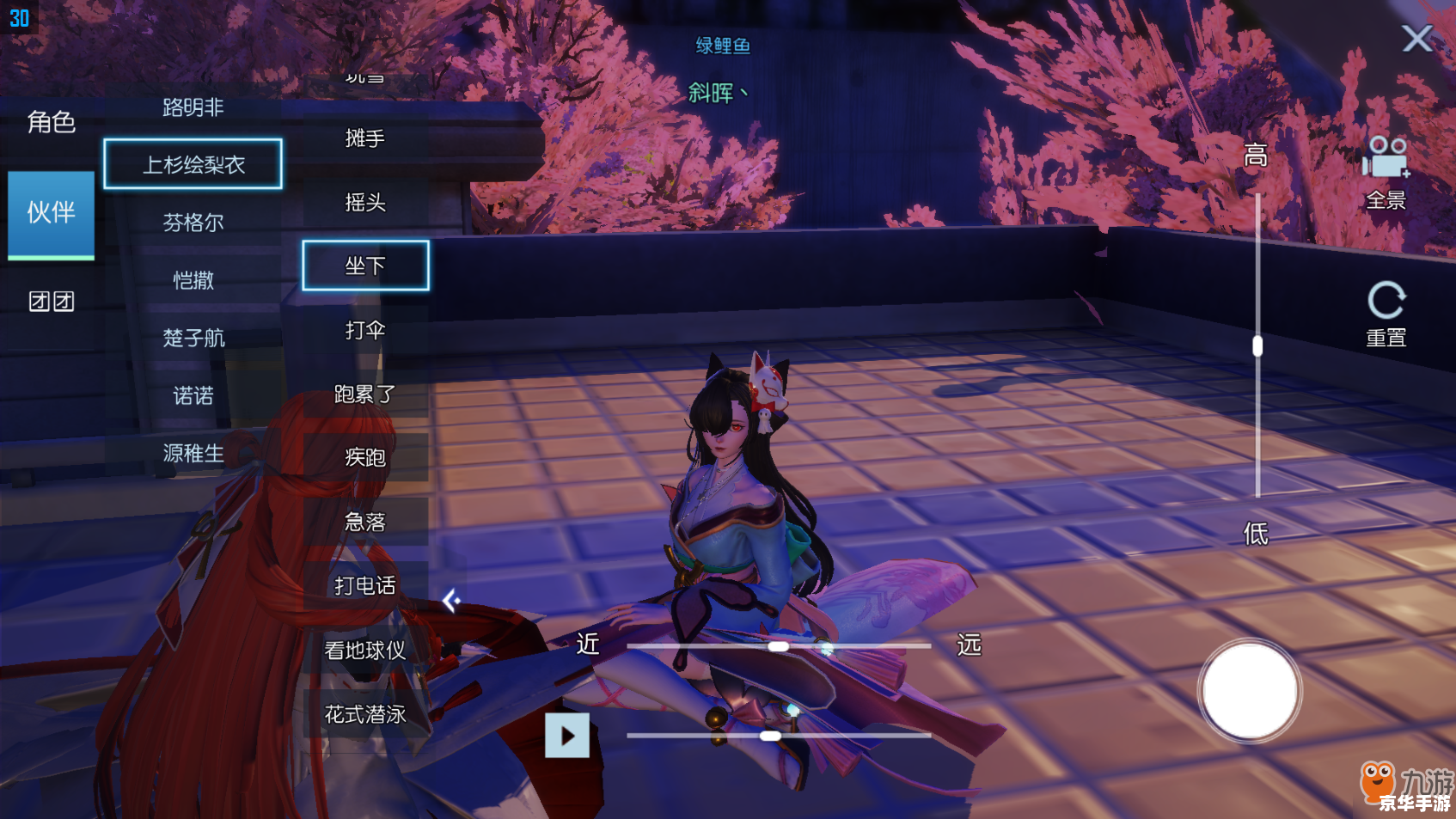Play the animation with the play button

(x=567, y=736)
